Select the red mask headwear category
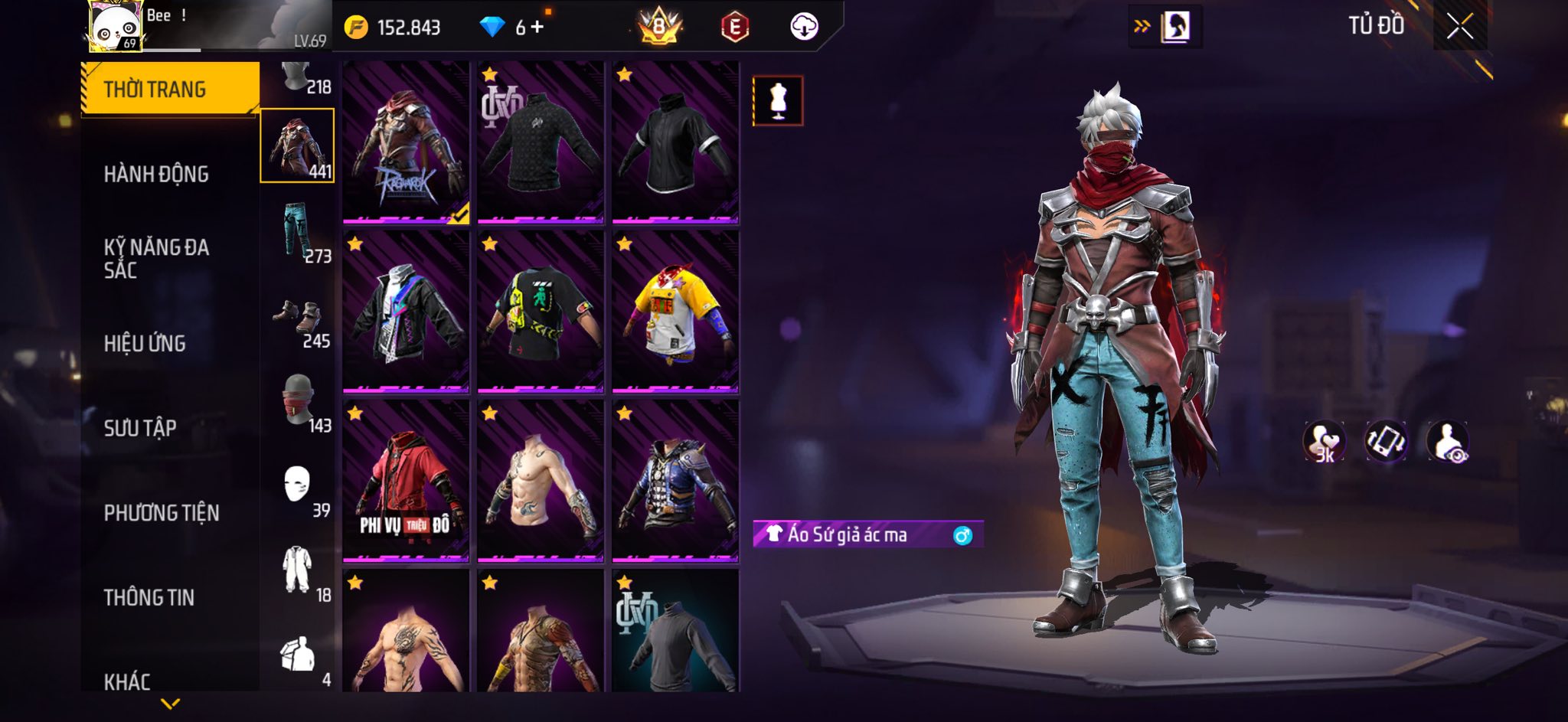The image size is (1568, 722). [298, 400]
